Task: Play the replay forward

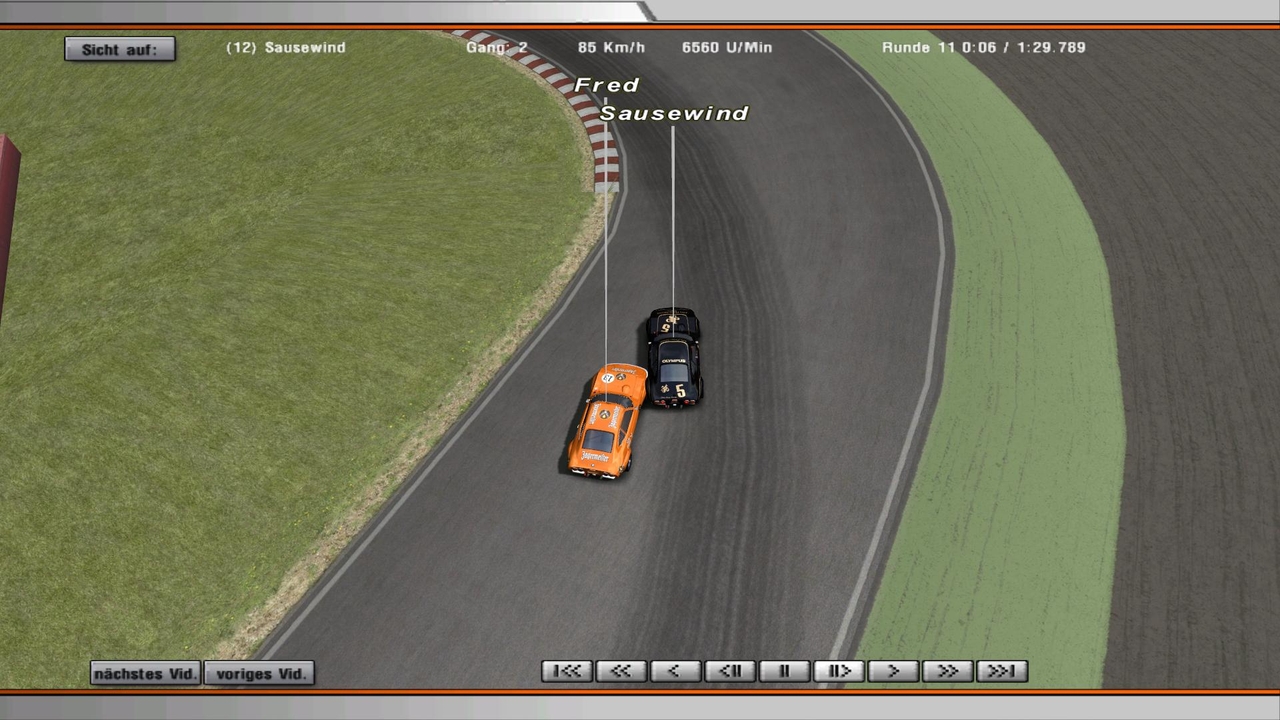Action: [x=893, y=671]
